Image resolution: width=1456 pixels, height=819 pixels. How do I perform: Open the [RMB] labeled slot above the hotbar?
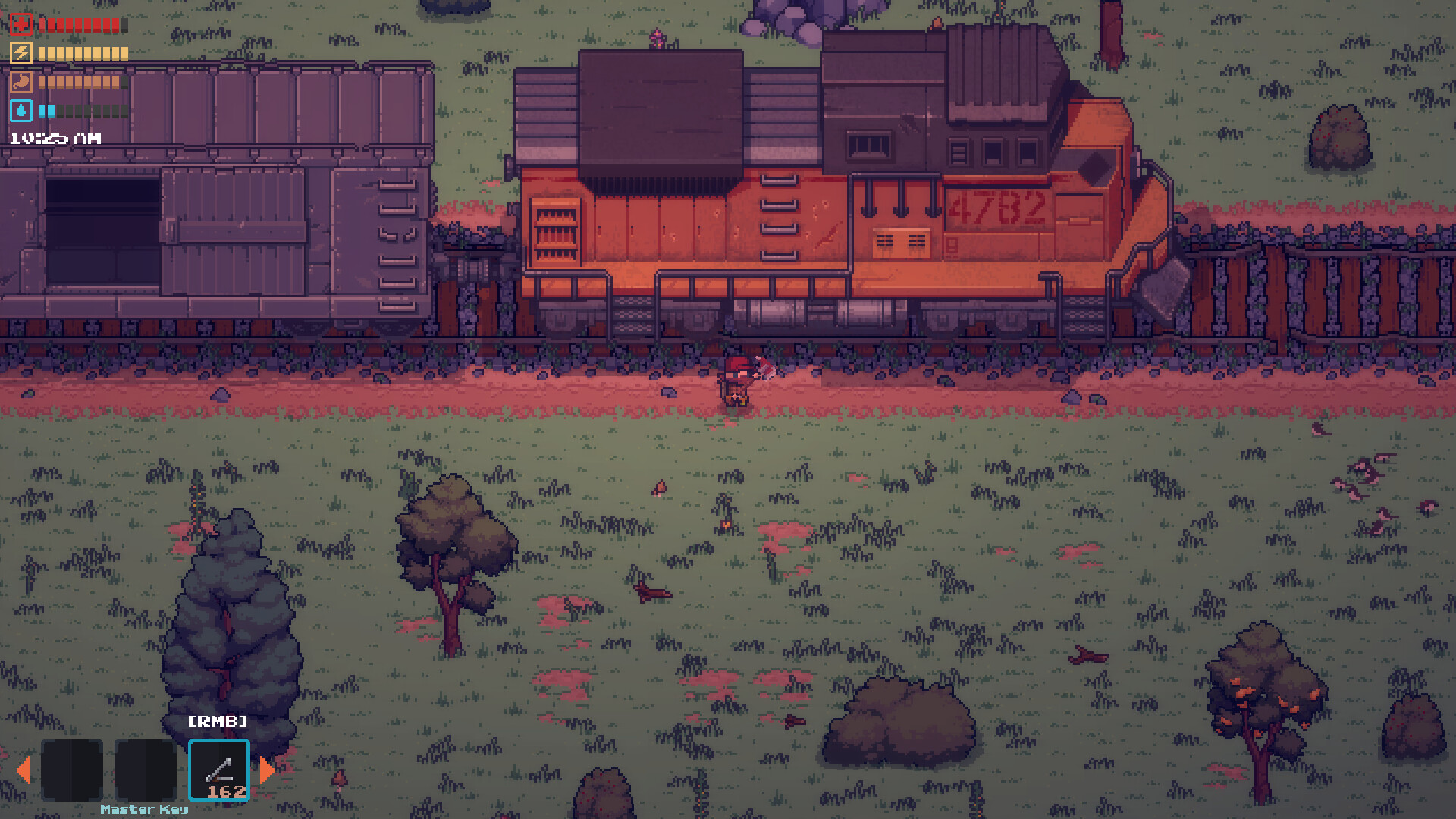point(218,722)
